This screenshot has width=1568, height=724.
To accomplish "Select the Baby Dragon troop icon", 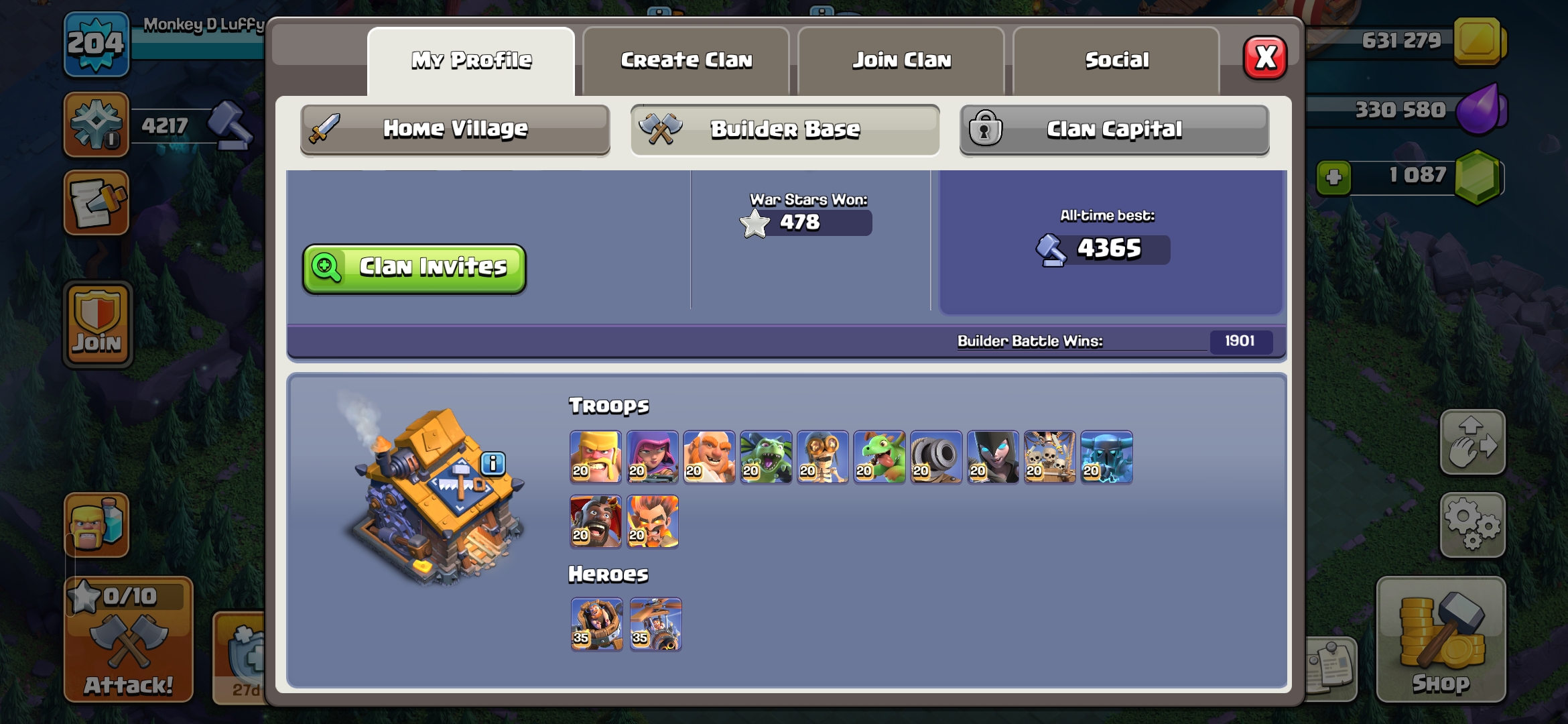I will point(879,457).
